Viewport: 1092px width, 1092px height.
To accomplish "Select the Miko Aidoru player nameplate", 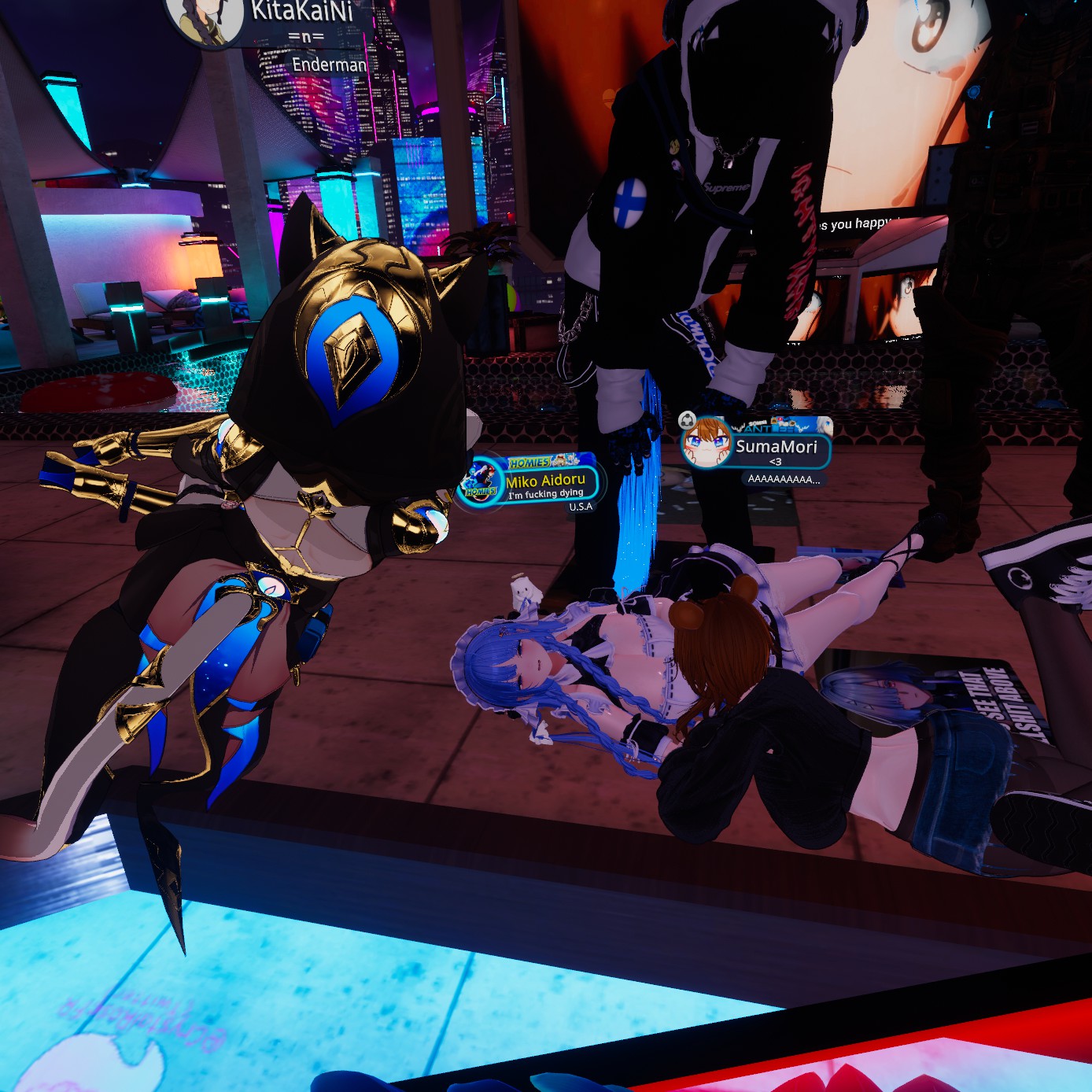I will (545, 481).
